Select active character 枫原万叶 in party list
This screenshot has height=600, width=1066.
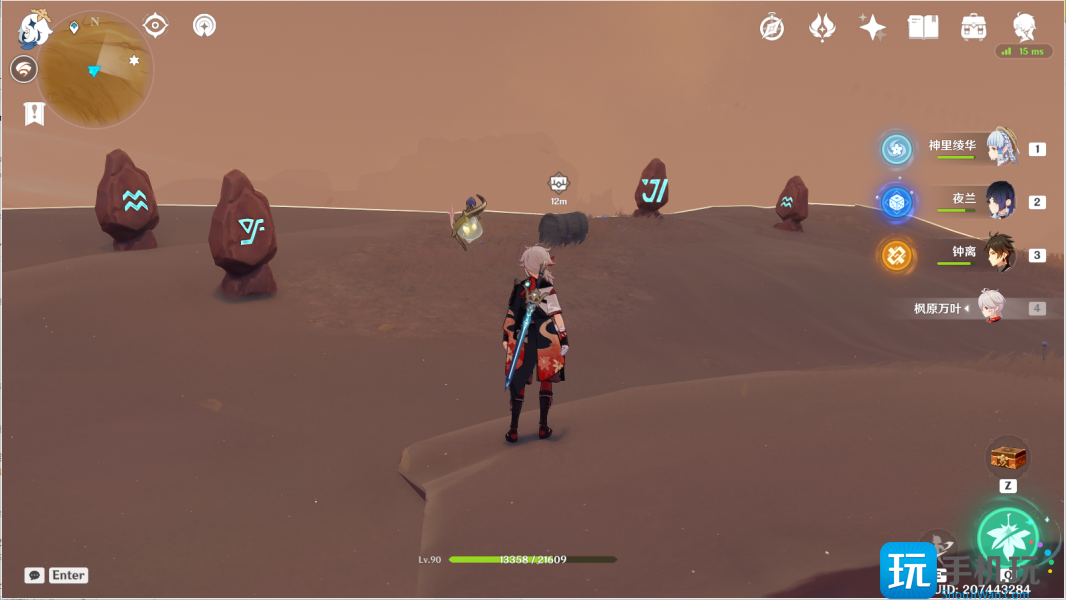(x=990, y=308)
